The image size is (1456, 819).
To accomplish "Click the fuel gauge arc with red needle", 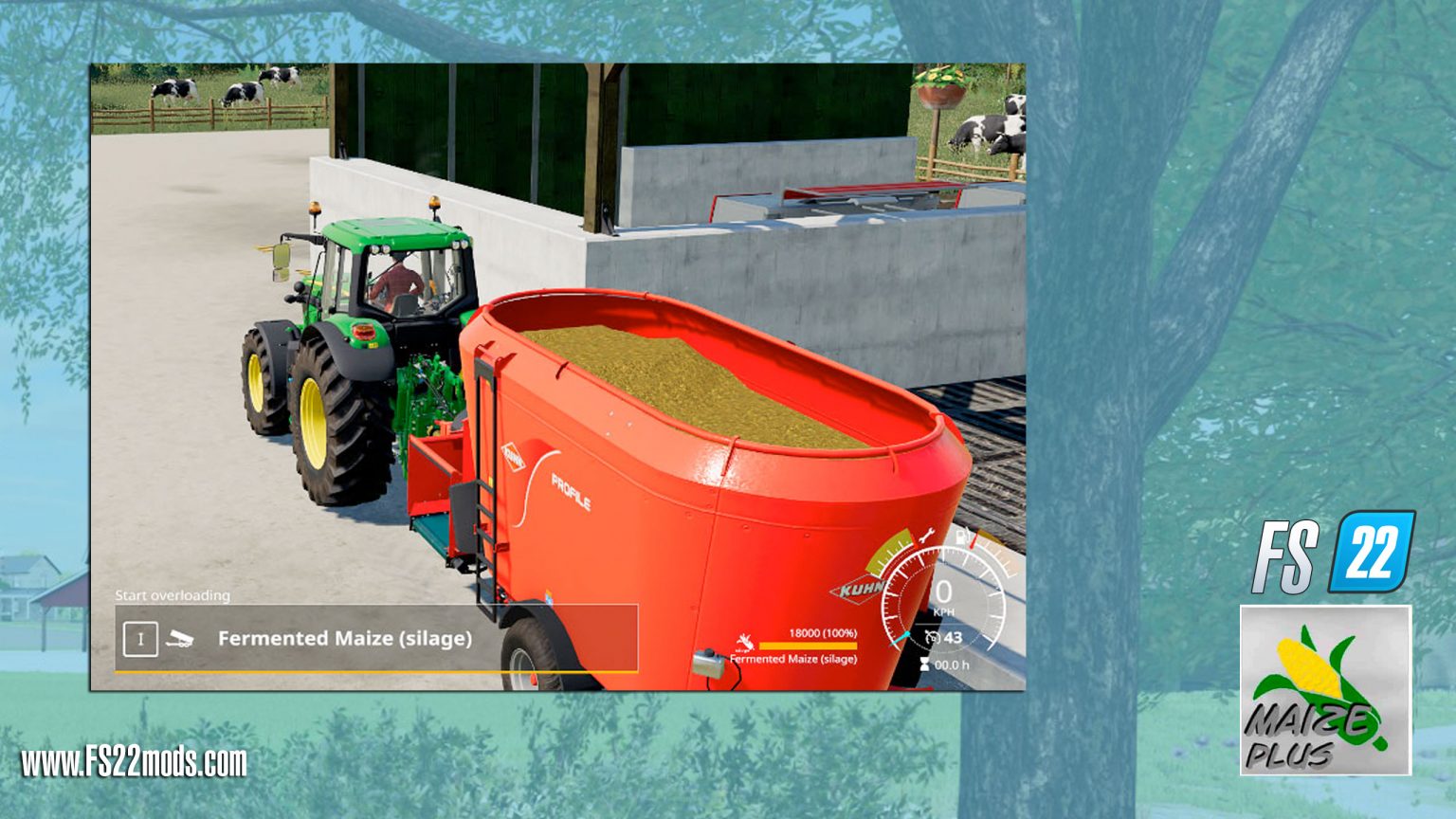I will click(x=985, y=547).
